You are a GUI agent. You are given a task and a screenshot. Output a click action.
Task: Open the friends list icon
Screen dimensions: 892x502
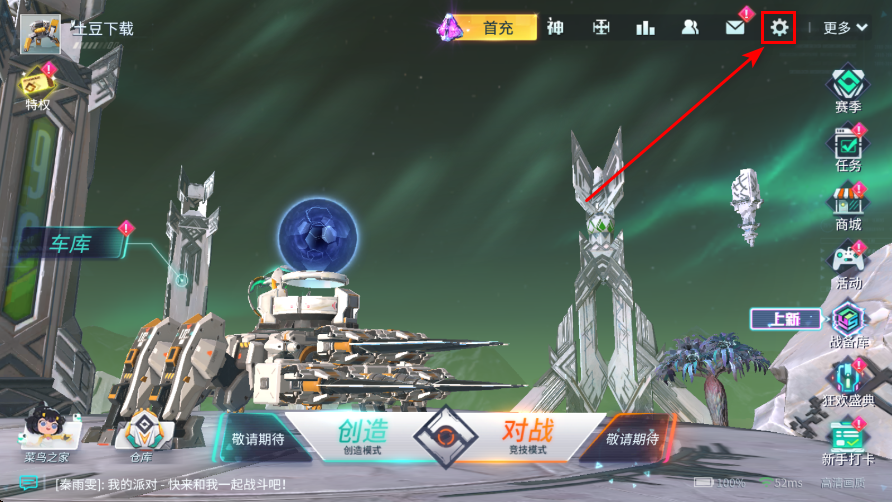click(690, 28)
